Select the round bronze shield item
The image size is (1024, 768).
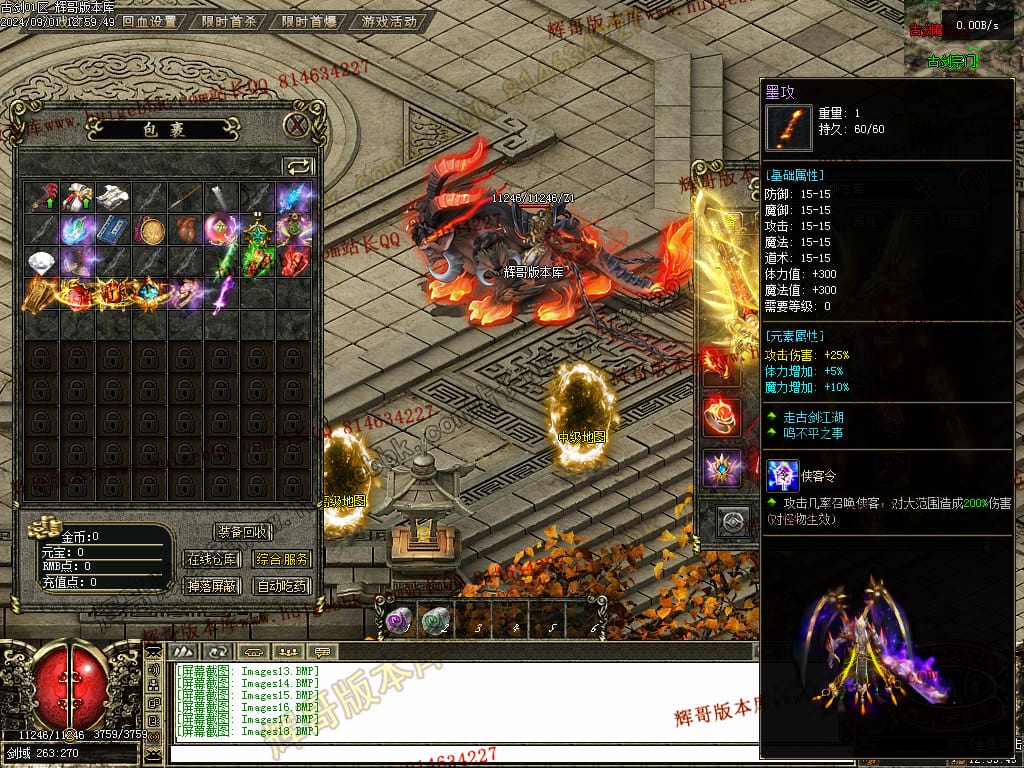pos(150,230)
